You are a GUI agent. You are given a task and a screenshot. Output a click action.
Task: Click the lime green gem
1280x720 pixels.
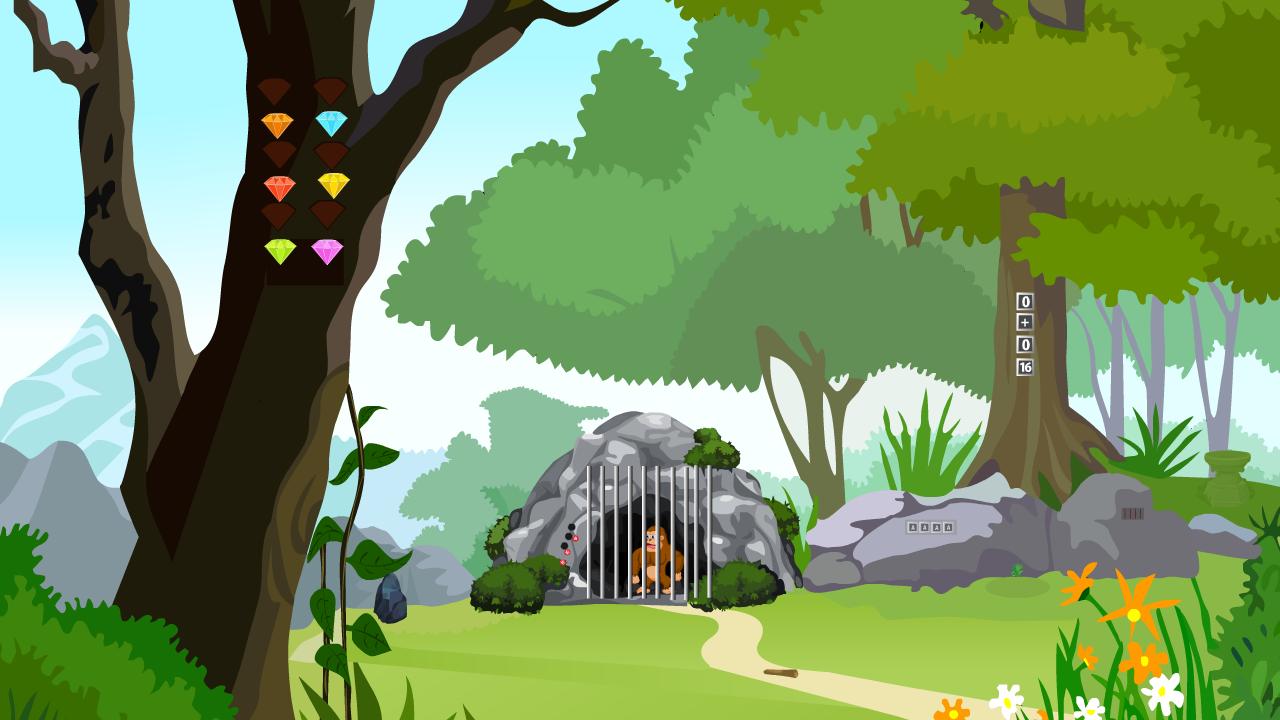pyautogui.click(x=280, y=251)
